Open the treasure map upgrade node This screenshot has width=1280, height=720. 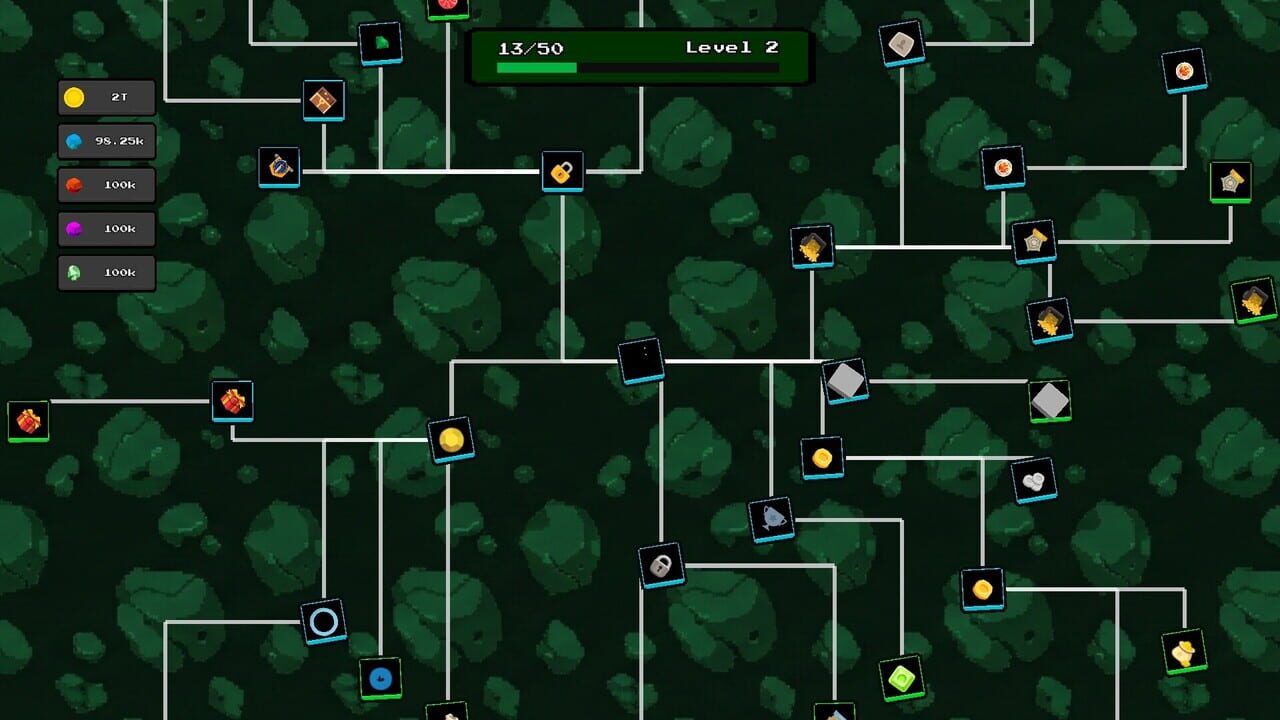(x=323, y=99)
